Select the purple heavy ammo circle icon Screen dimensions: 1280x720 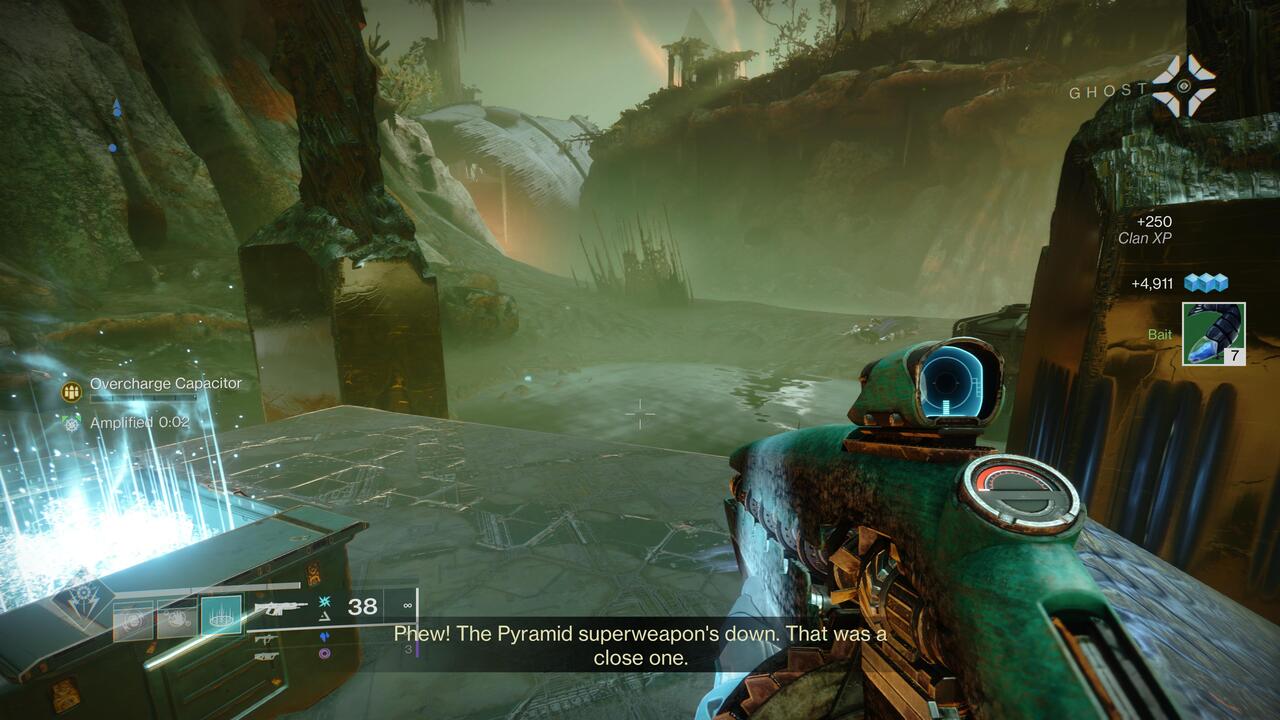pyautogui.click(x=323, y=652)
